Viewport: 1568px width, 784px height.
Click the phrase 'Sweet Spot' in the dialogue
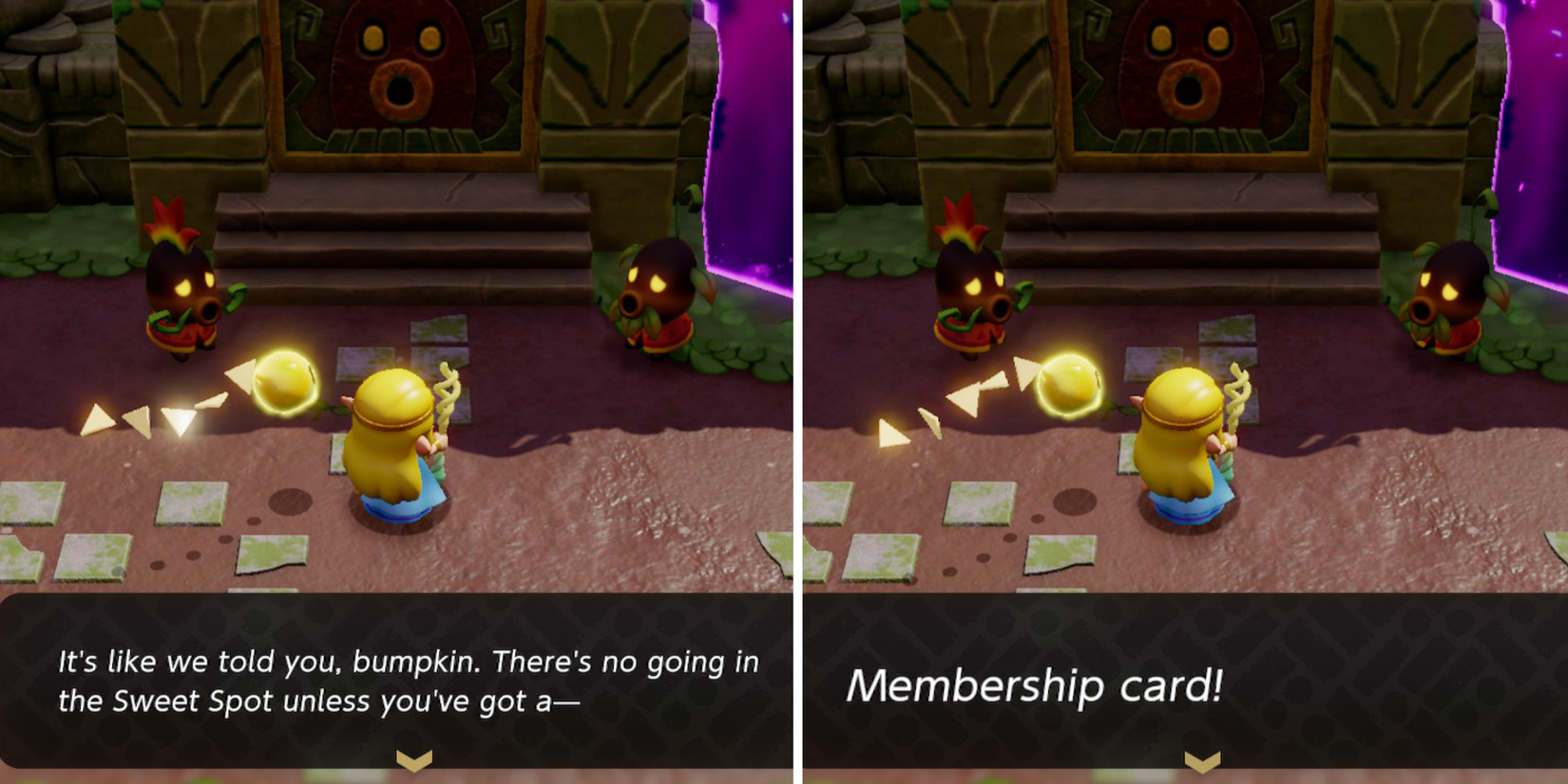(x=187, y=701)
